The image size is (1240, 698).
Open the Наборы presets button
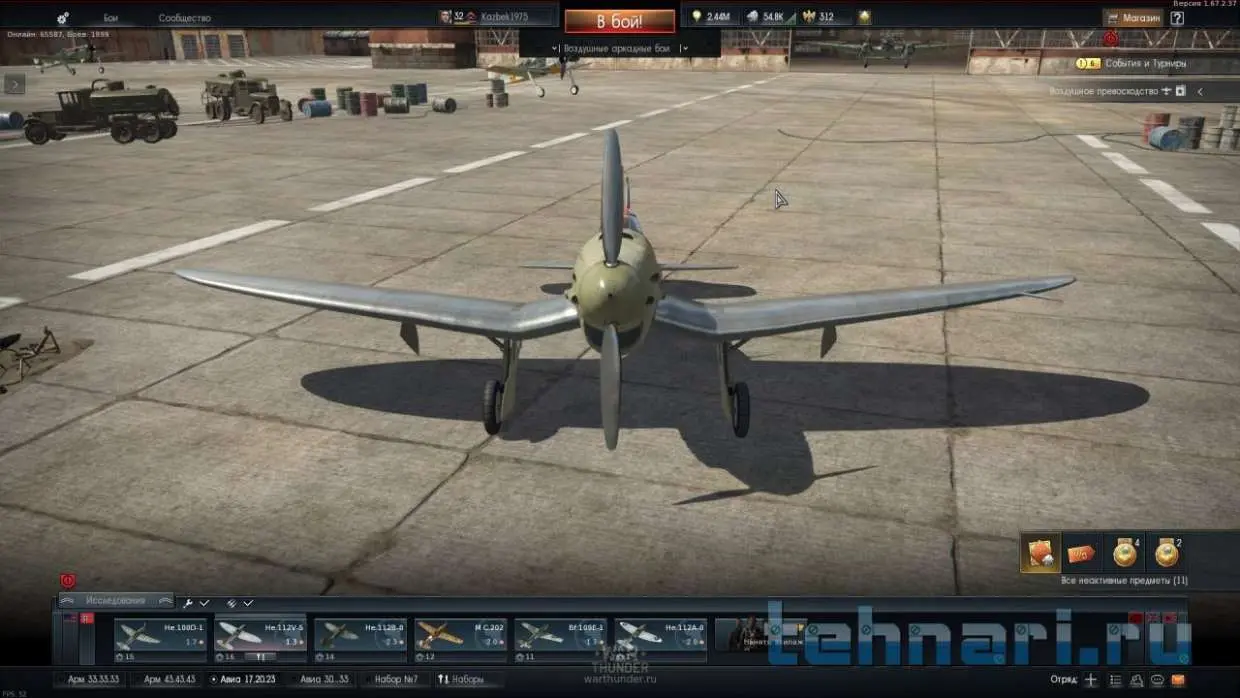[461, 679]
